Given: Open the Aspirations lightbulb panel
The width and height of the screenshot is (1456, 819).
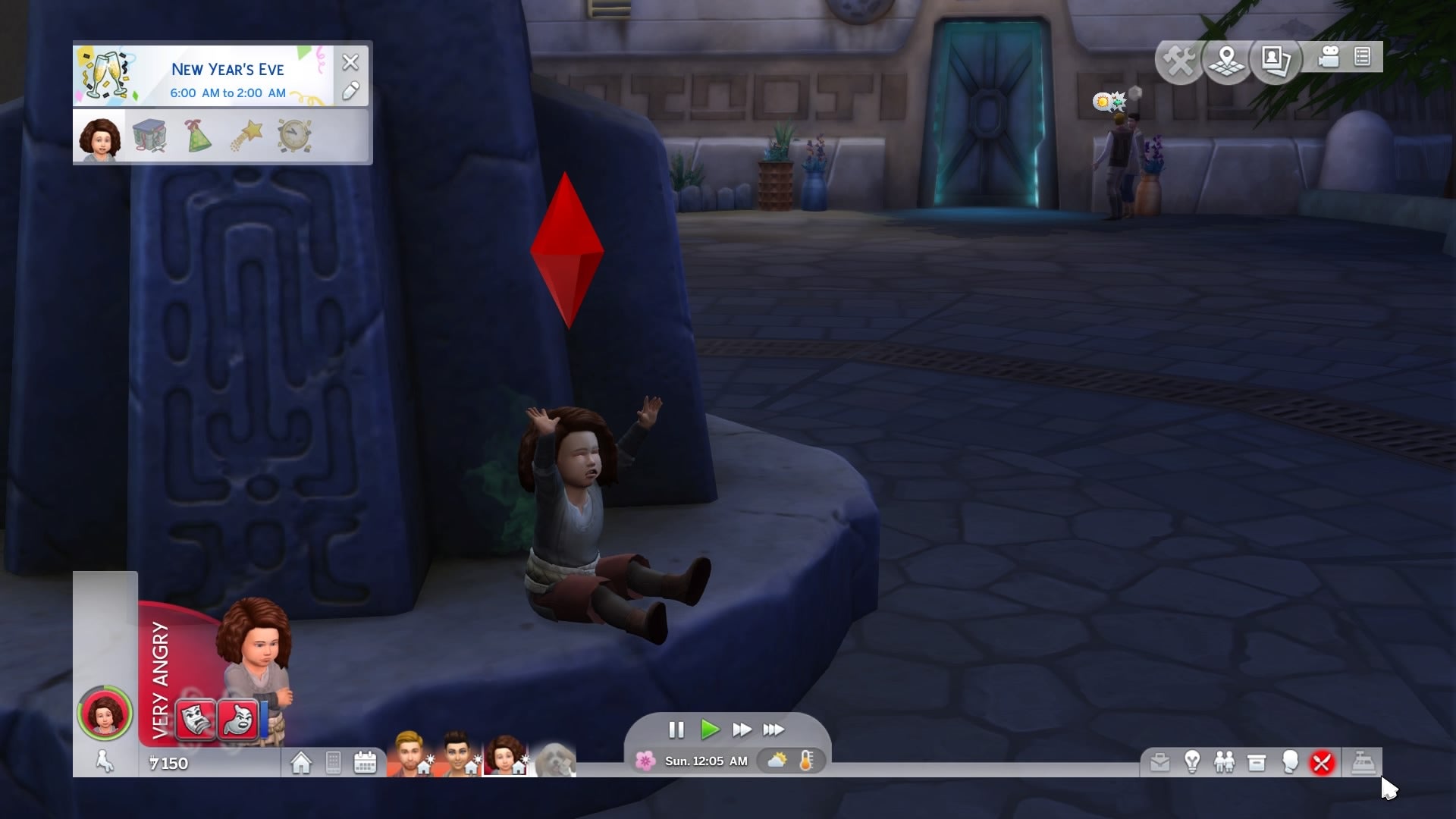Looking at the screenshot, I should [x=1192, y=762].
